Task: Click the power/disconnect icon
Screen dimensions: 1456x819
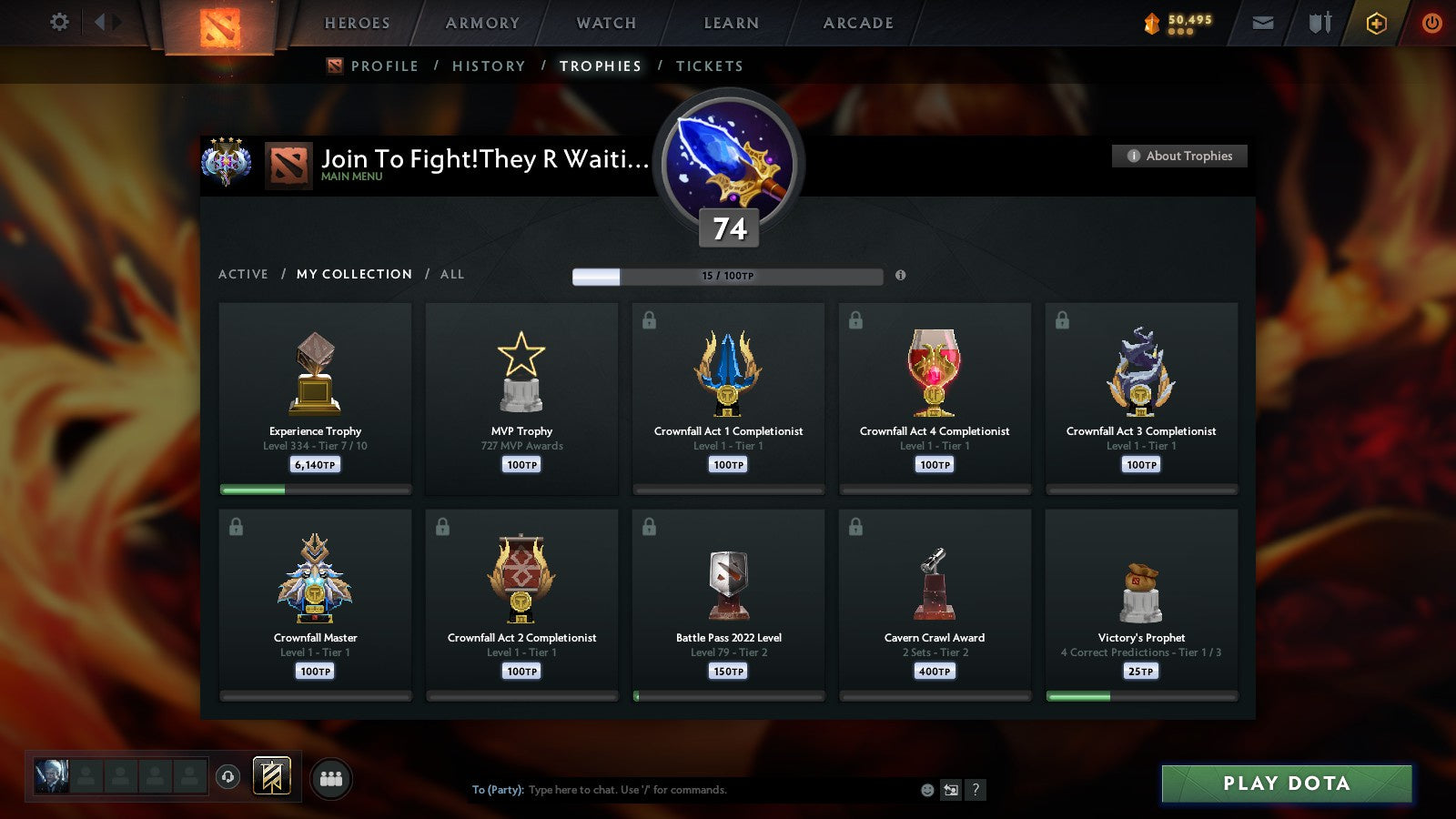Action: click(x=1431, y=22)
